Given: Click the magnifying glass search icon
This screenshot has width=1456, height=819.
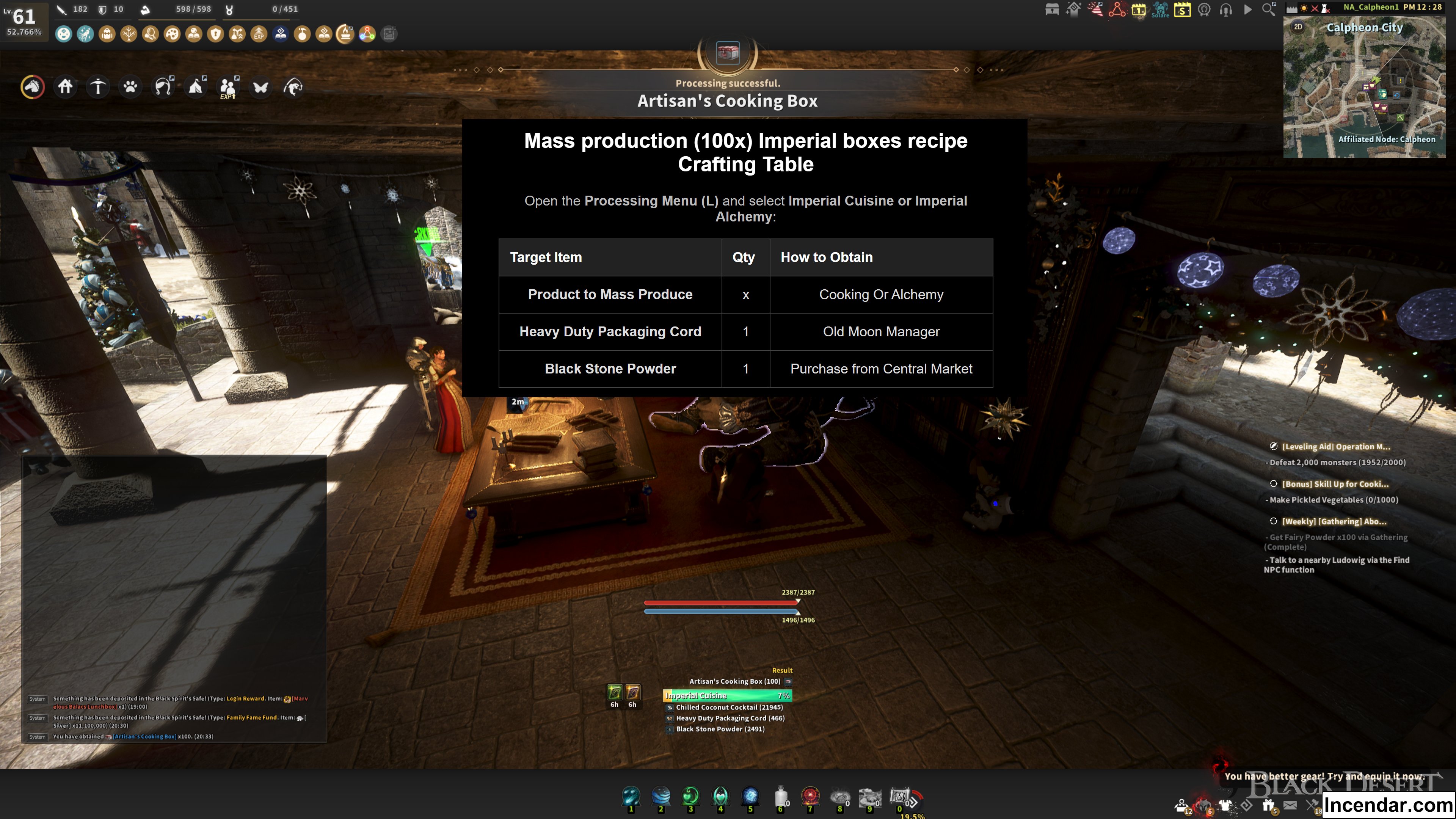Looking at the screenshot, I should pos(1269,9).
